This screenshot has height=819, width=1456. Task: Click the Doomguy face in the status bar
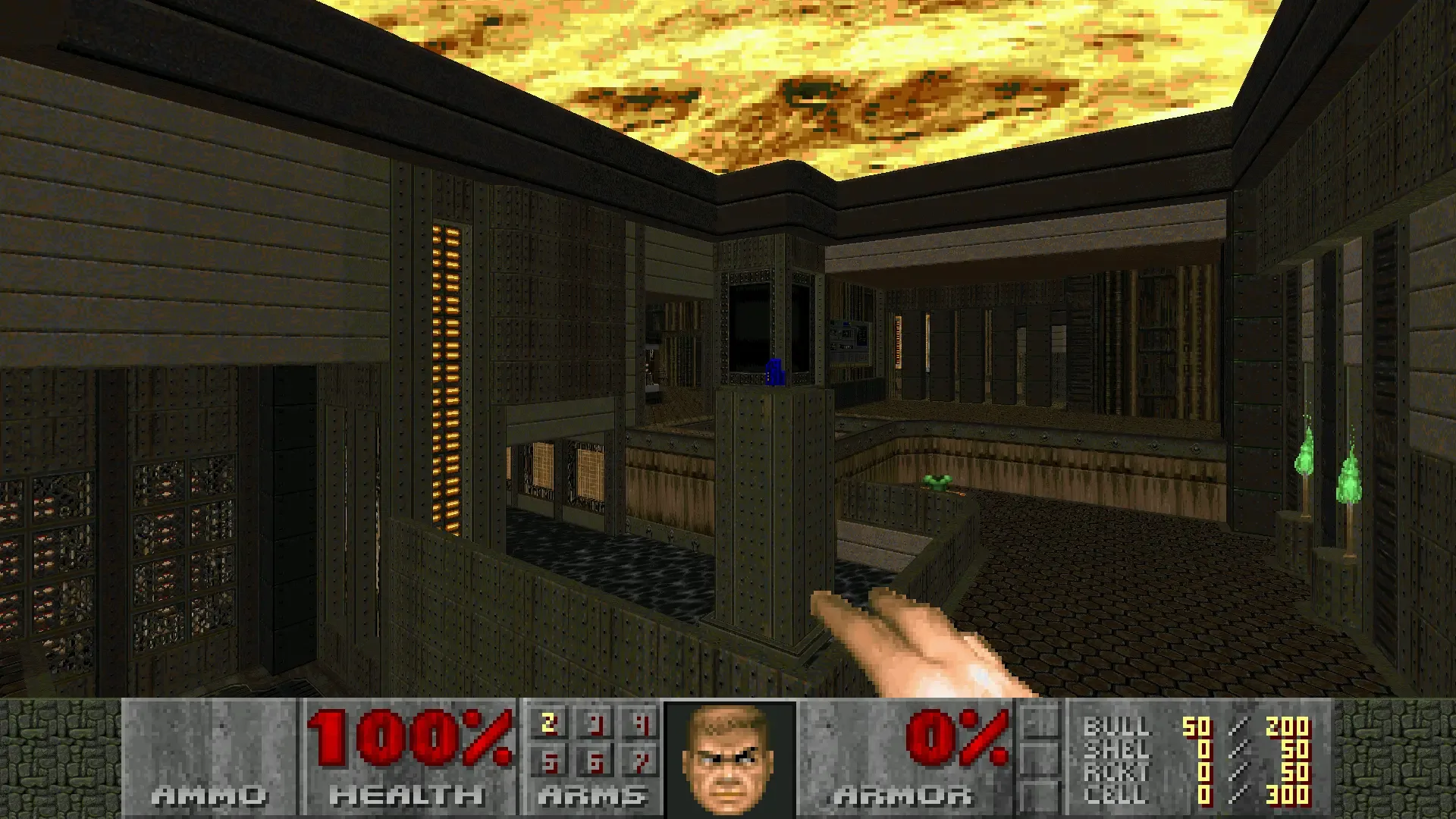click(728, 758)
